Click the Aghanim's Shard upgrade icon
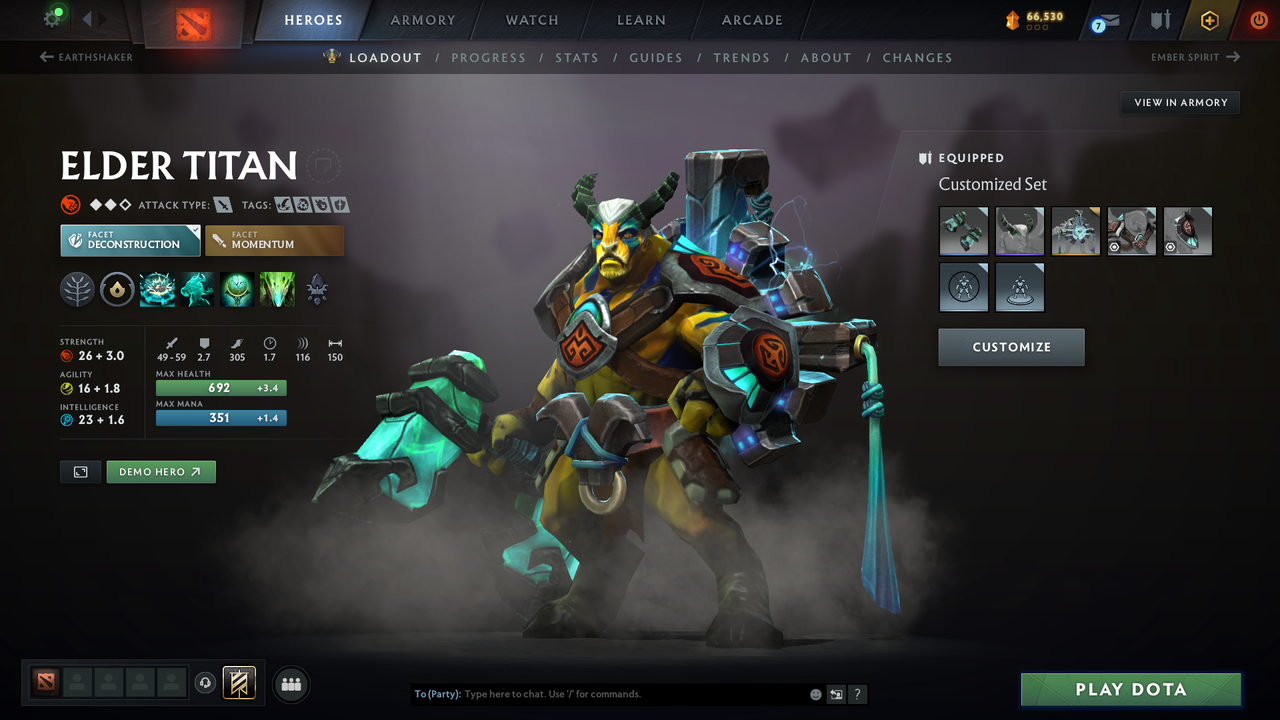This screenshot has height=720, width=1280. tap(317, 289)
